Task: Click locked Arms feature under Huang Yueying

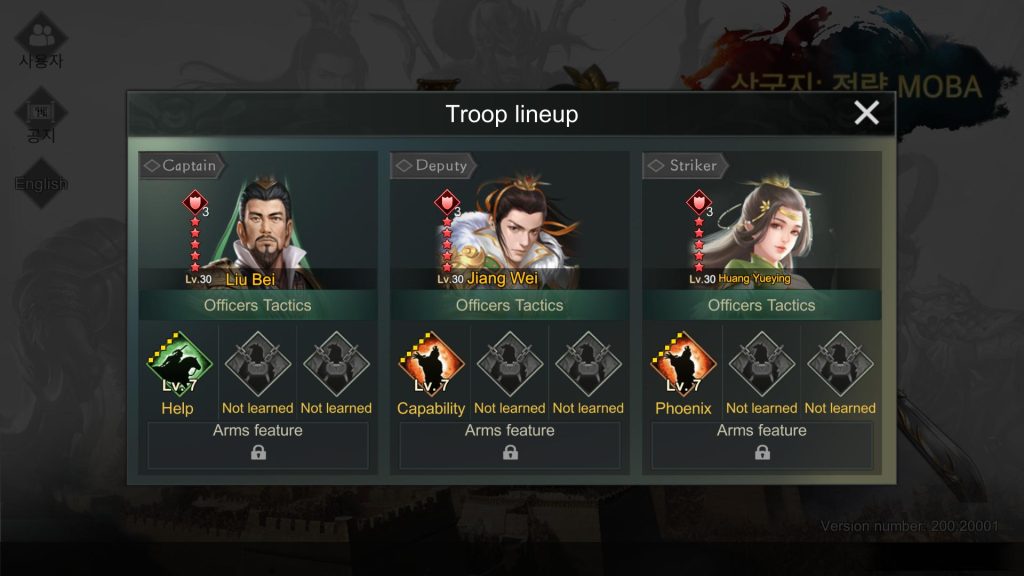Action: click(762, 445)
